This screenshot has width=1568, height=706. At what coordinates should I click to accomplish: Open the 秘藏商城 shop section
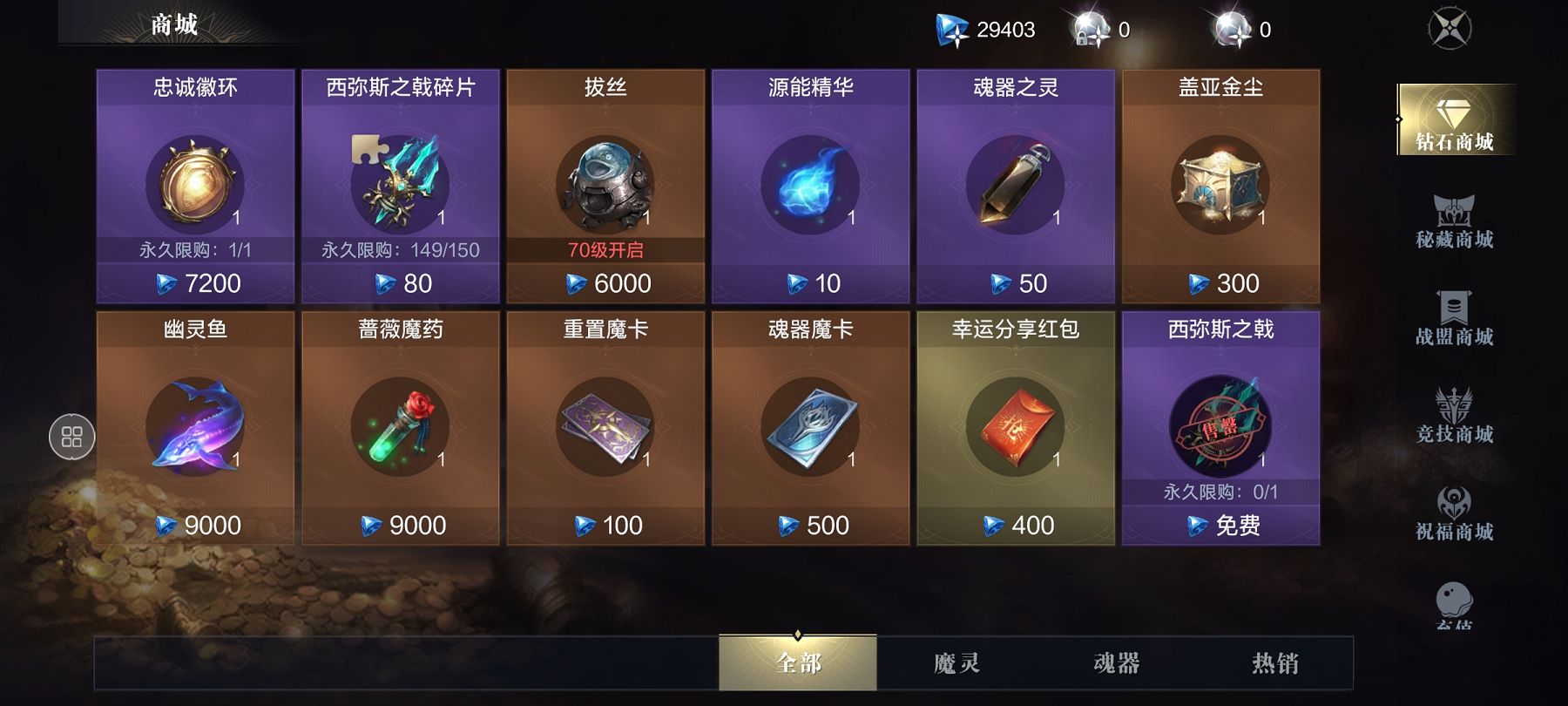[x=1454, y=222]
